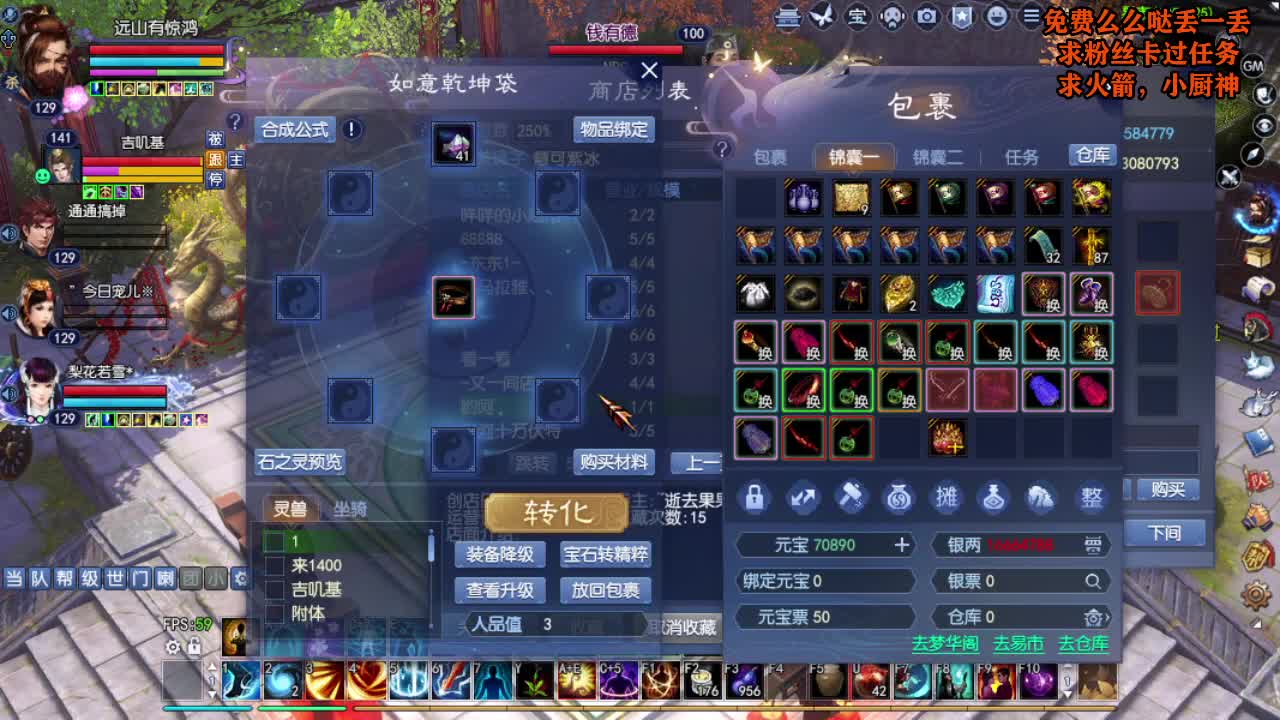Switch to the 锦囊二 bag tab
This screenshot has width=1280, height=720.
point(941,156)
